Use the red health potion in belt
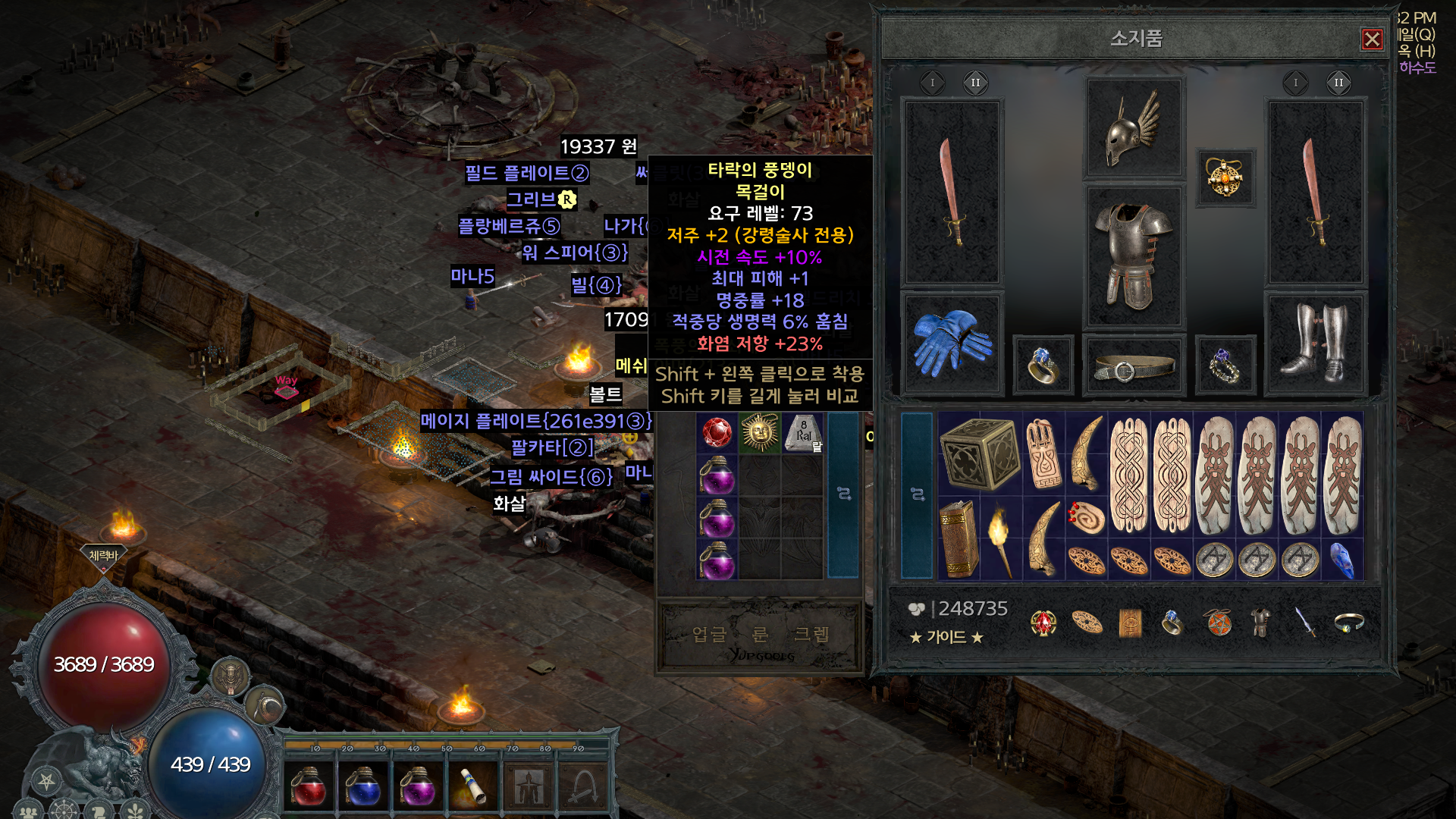 (308, 786)
